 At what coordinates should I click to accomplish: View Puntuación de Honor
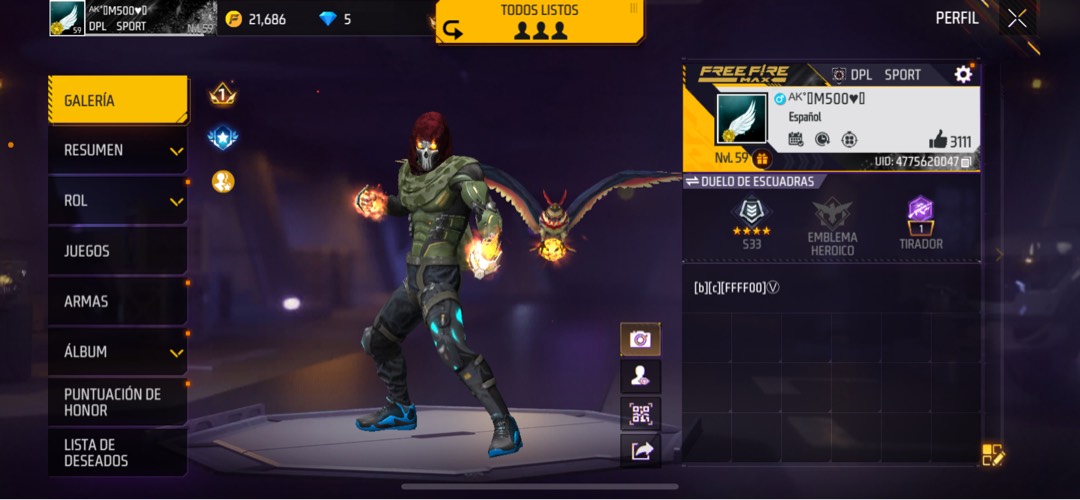click(117, 402)
